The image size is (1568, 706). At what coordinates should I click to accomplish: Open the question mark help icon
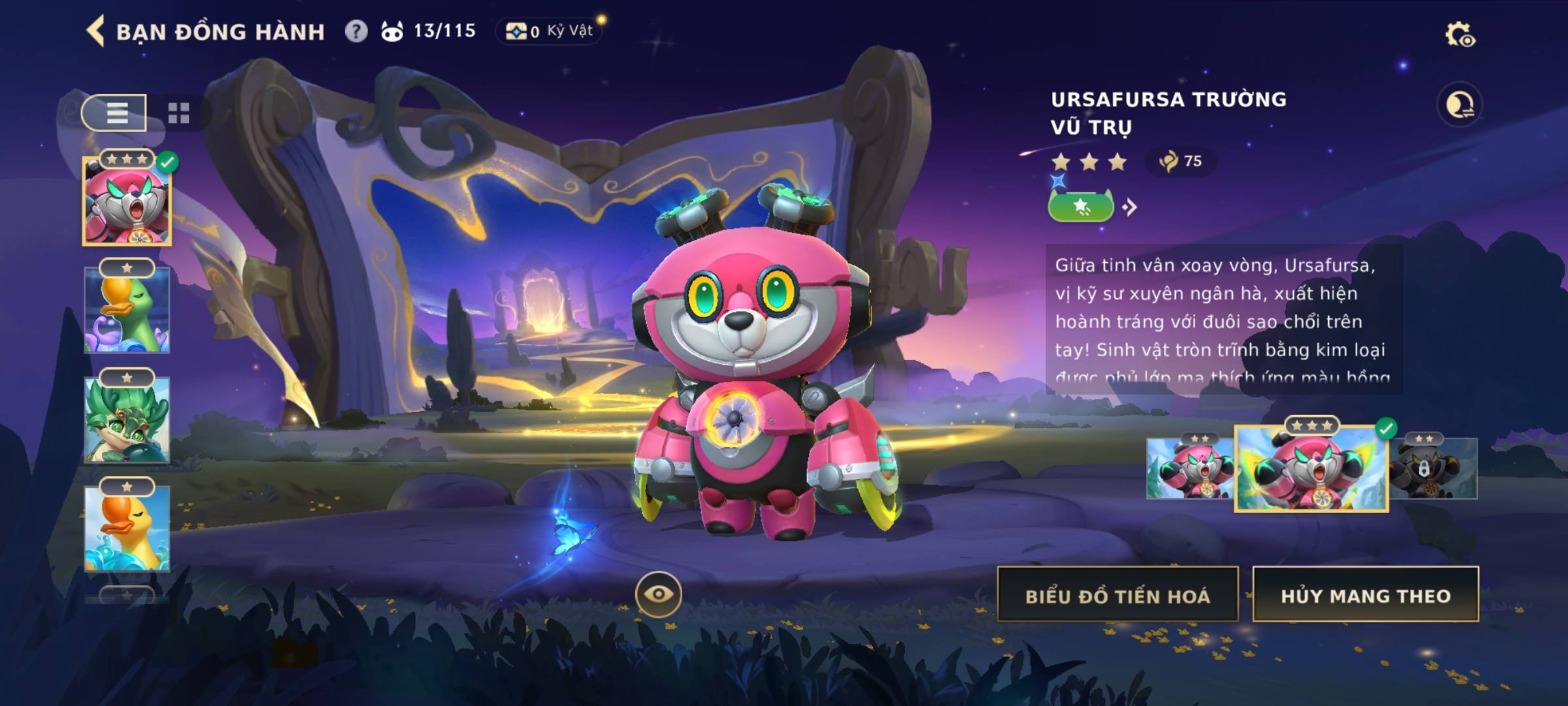coord(356,31)
